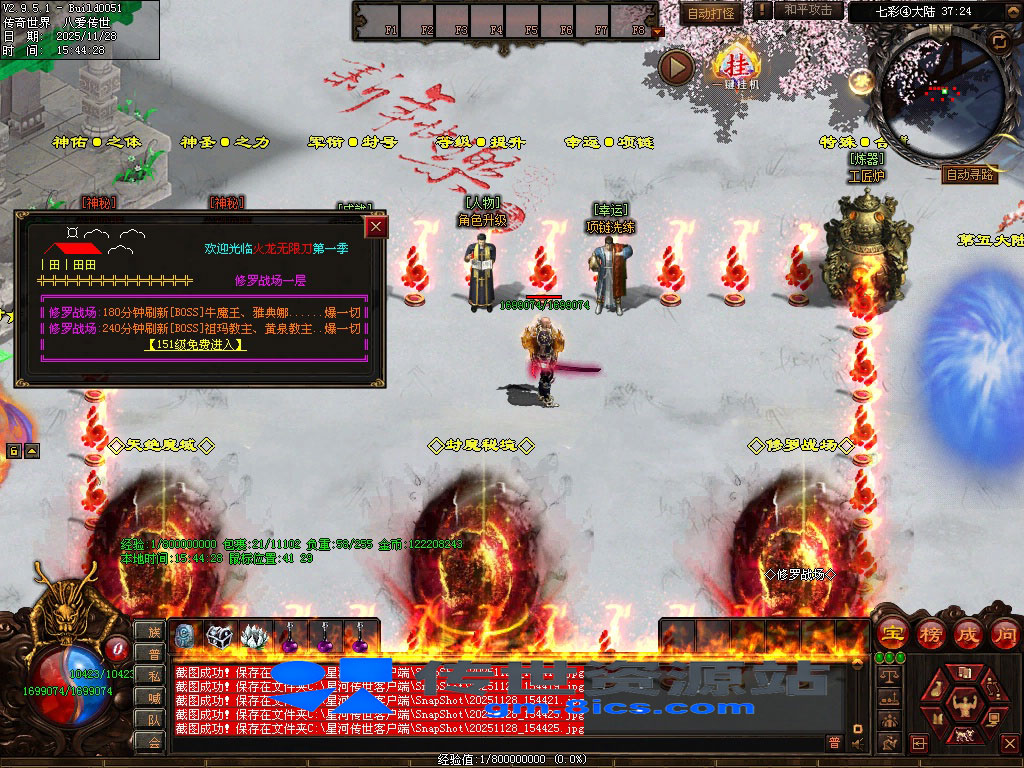Switch to the 喊 shout channel
1024x768 pixels.
tap(153, 697)
